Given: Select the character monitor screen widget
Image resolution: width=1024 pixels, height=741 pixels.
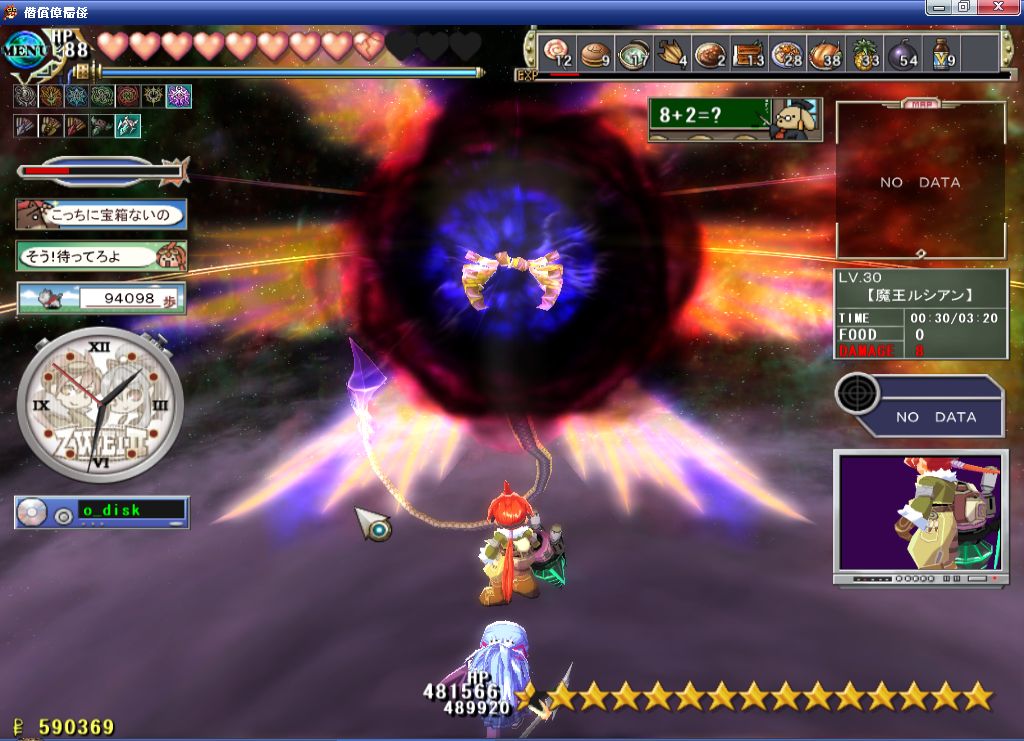Looking at the screenshot, I should tap(919, 515).
